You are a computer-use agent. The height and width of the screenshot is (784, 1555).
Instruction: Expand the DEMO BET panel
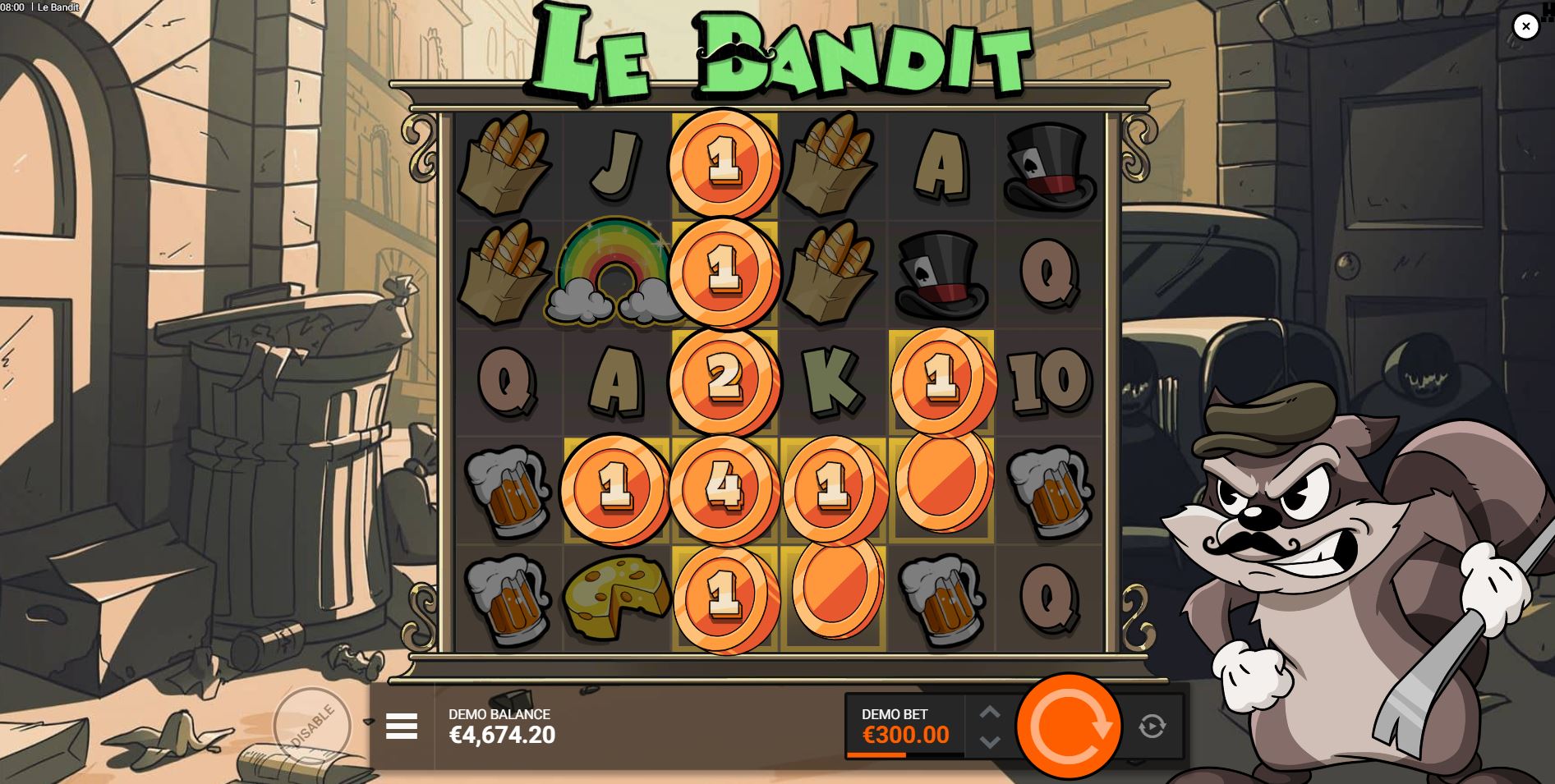[x=904, y=722]
